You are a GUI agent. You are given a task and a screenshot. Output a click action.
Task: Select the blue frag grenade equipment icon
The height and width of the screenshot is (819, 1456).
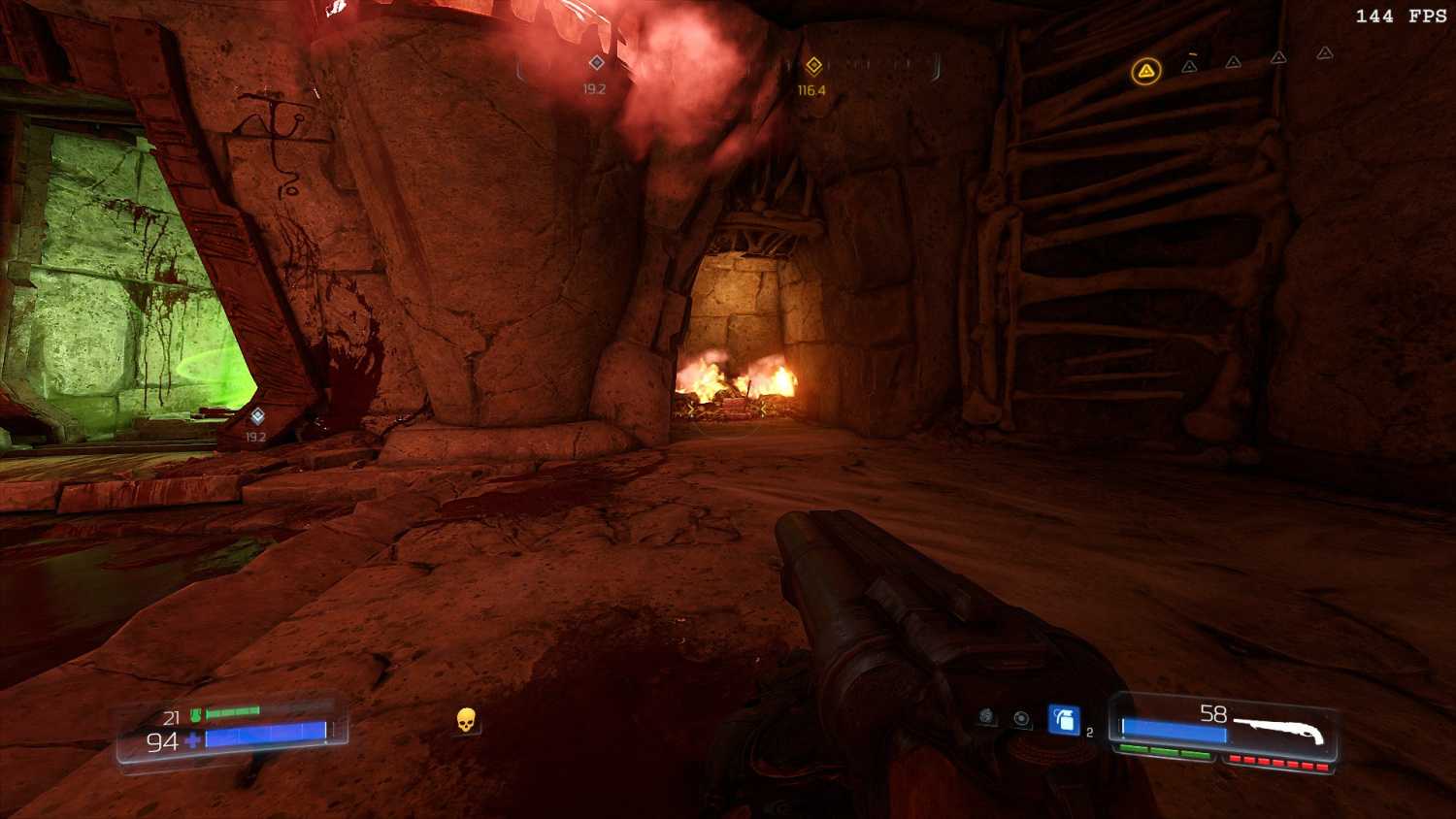click(x=1064, y=720)
